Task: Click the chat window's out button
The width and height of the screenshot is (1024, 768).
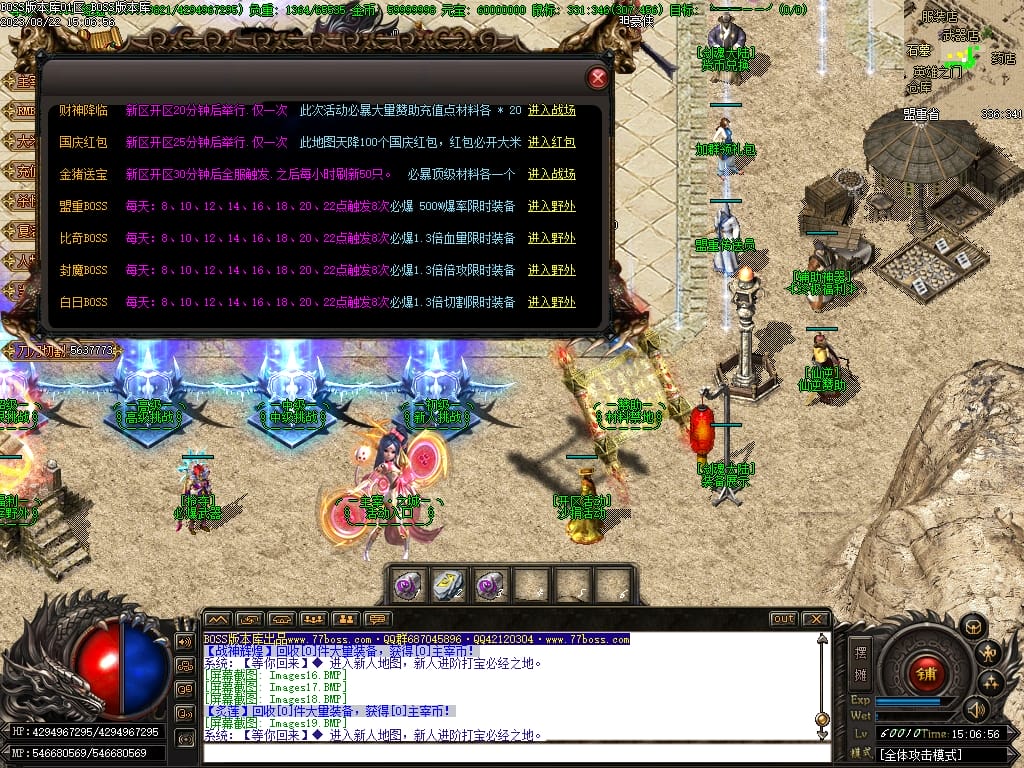Action: pyautogui.click(x=783, y=619)
